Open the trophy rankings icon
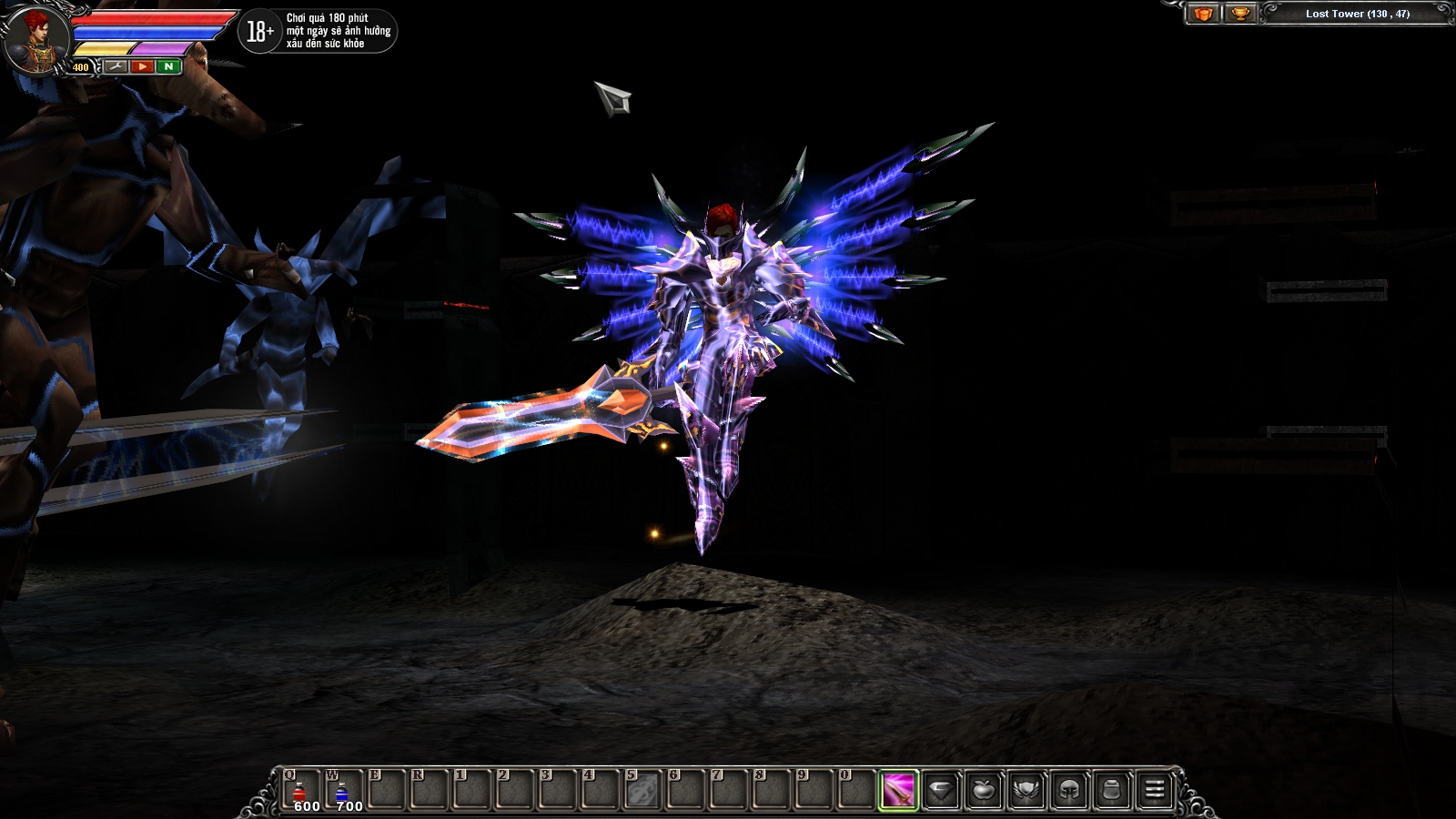Image resolution: width=1456 pixels, height=819 pixels. [1240, 14]
